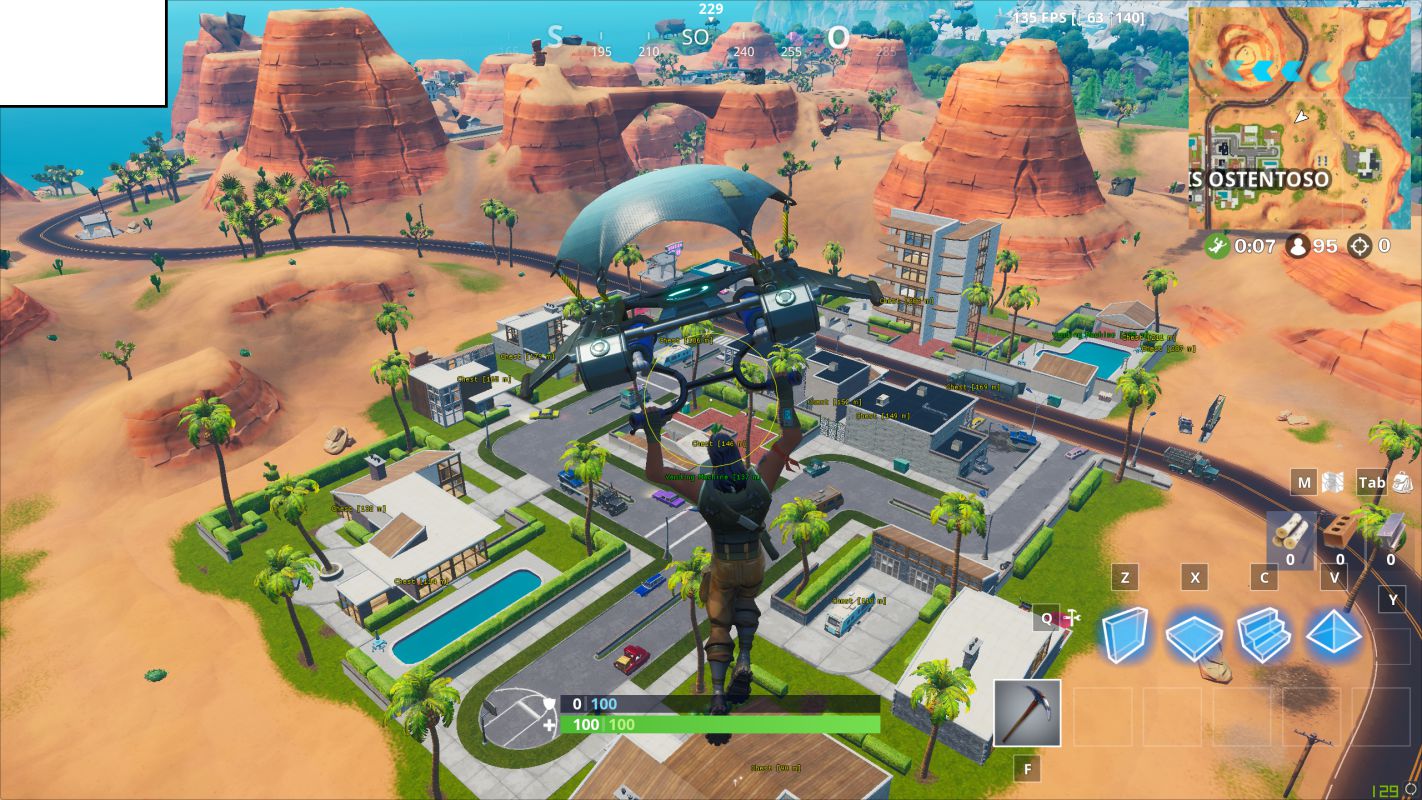Click the Z keybind prompt above the wall
Screen dimensions: 1422x800
(x=1124, y=577)
